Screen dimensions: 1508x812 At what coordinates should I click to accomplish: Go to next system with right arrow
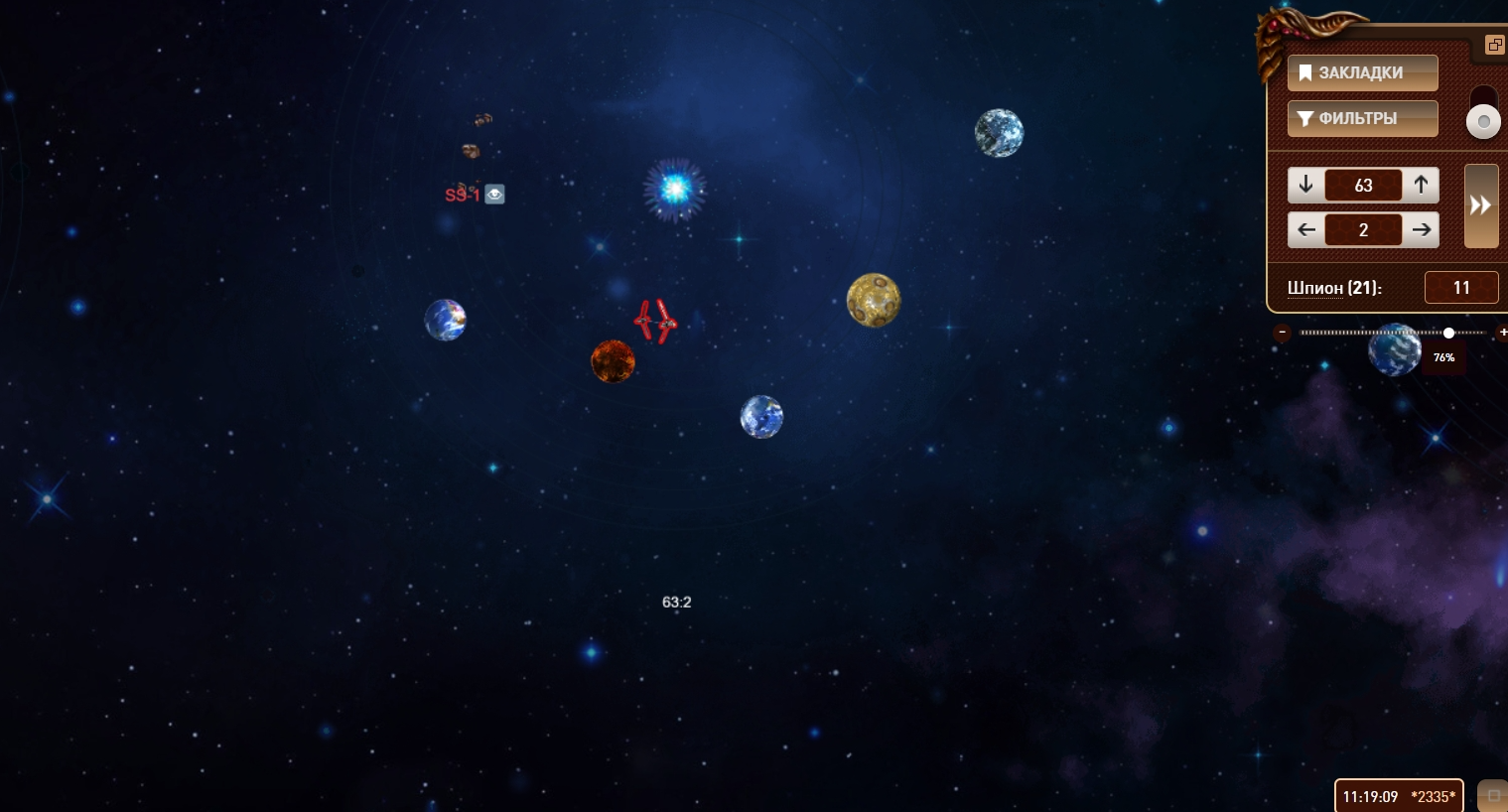pyautogui.click(x=1422, y=230)
